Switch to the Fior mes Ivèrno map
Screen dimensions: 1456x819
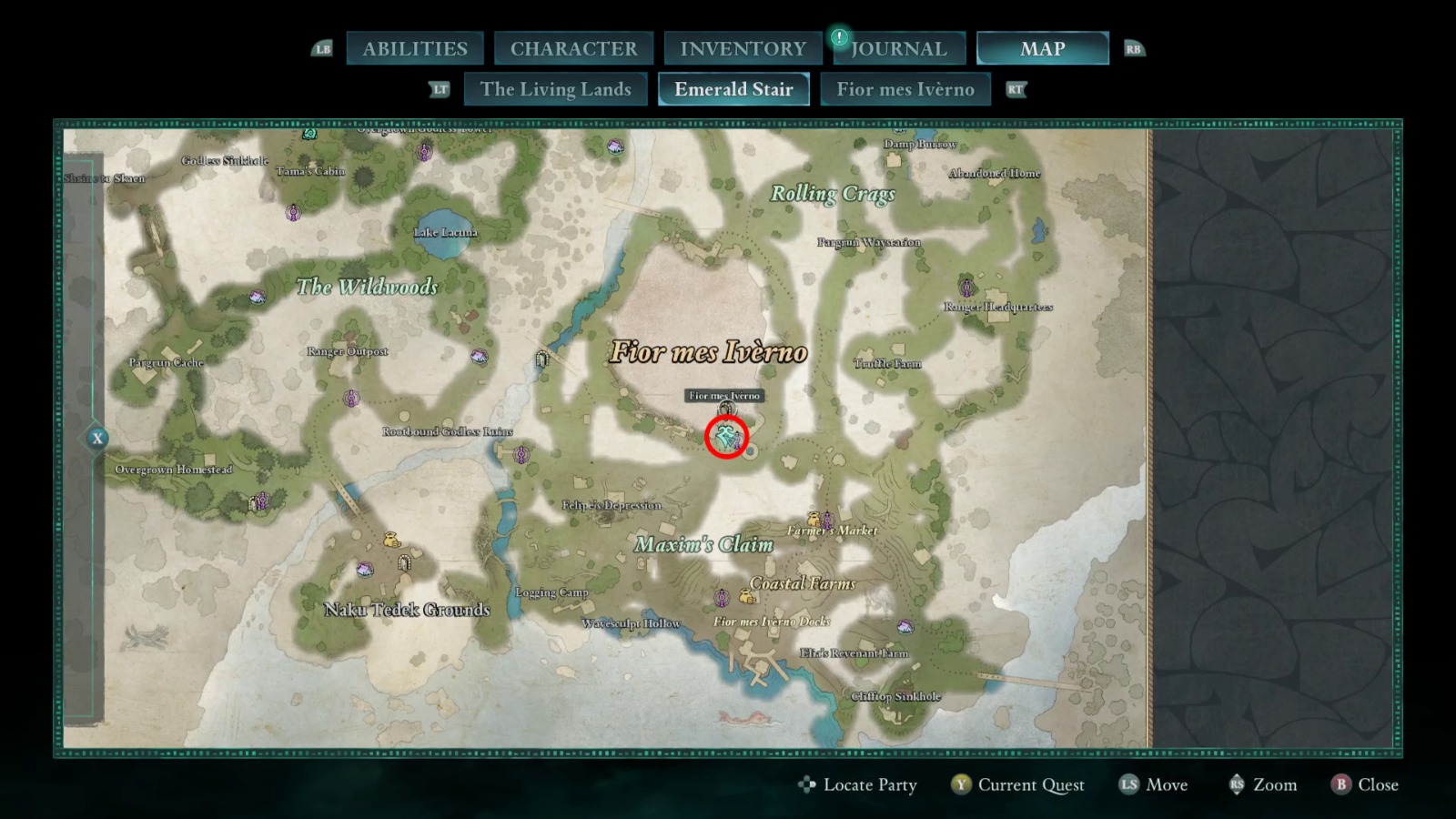point(905,89)
